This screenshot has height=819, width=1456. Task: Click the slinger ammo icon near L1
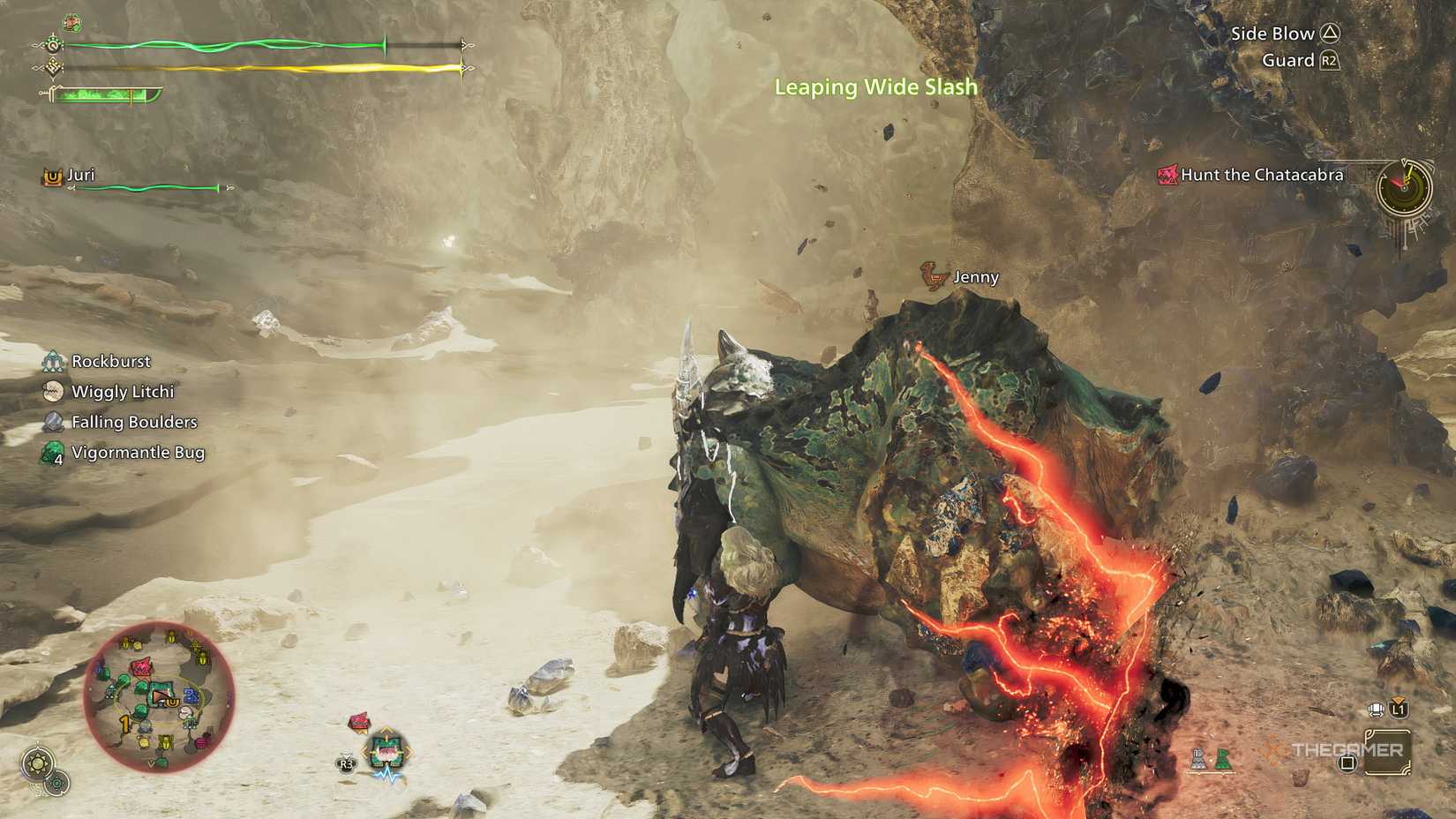pyautogui.click(x=1377, y=710)
